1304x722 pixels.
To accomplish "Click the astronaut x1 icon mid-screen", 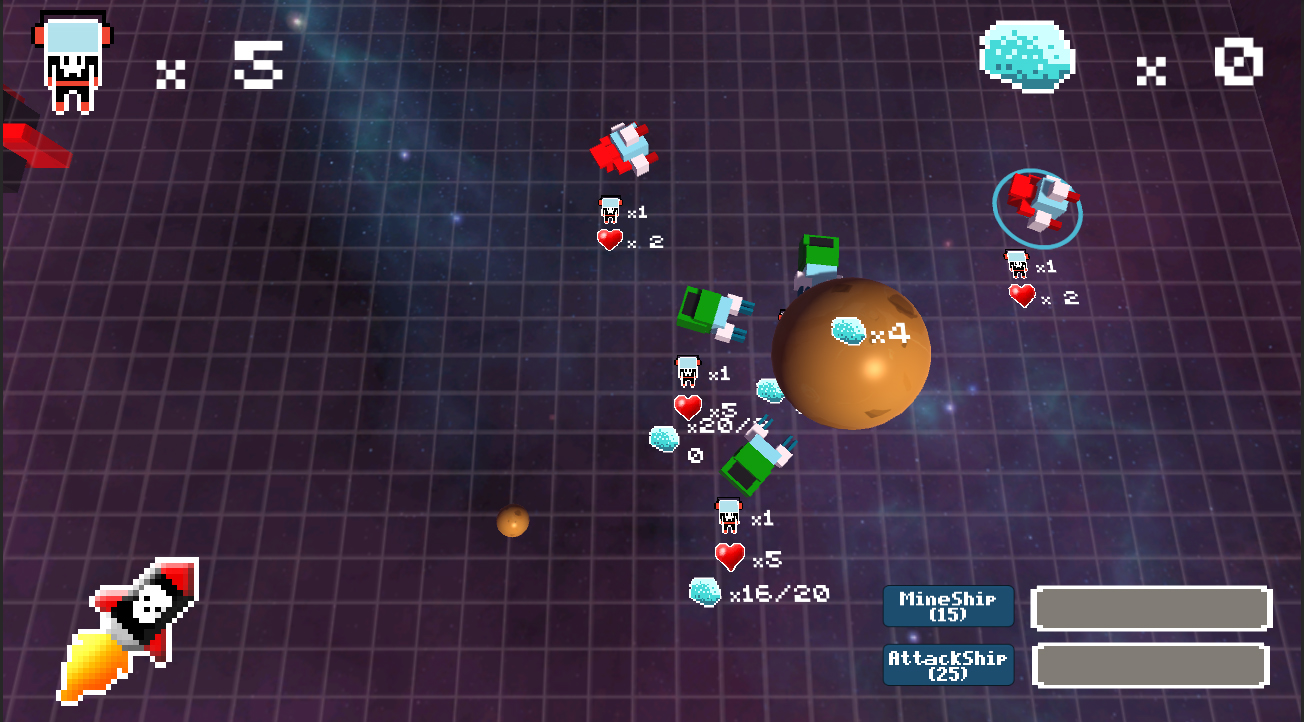I will pyautogui.click(x=688, y=373).
